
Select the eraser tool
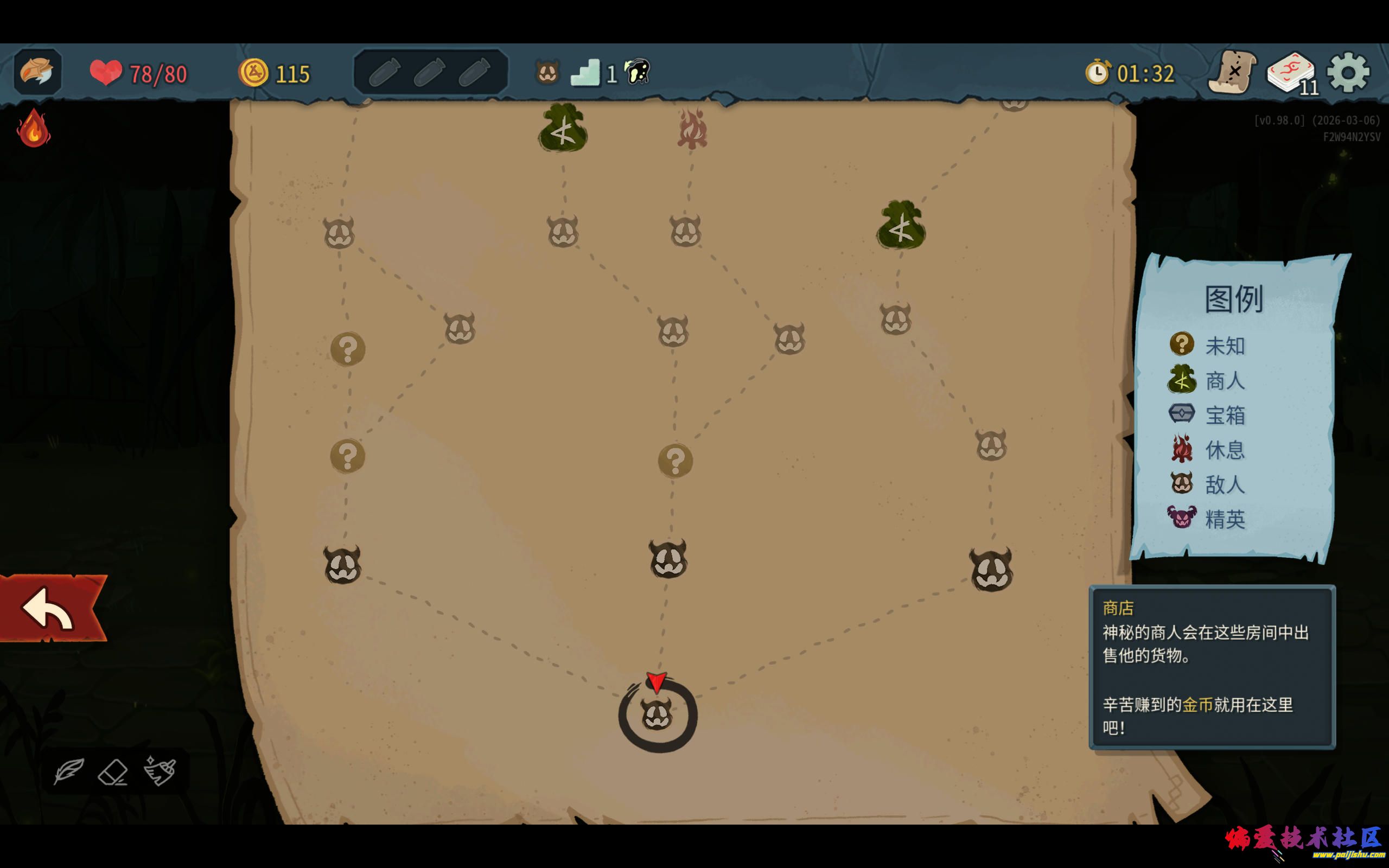tap(113, 772)
